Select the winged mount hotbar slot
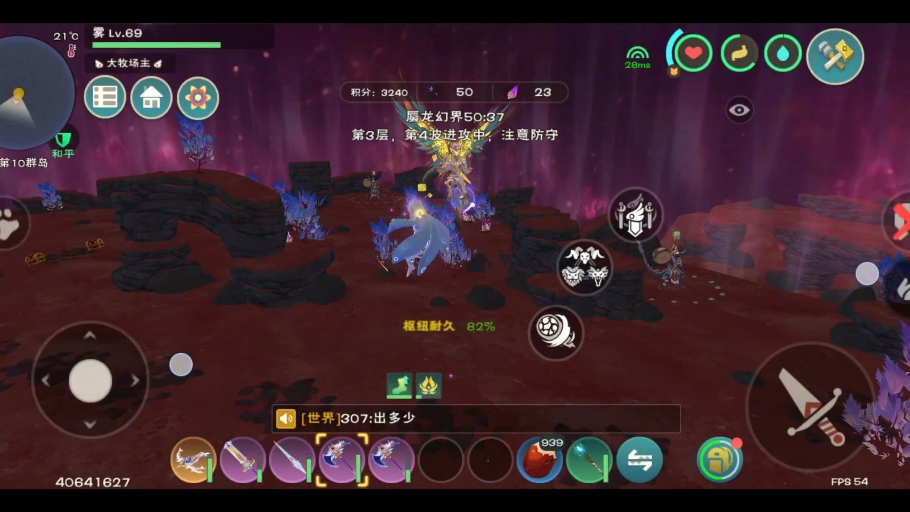The width and height of the screenshot is (910, 512). [x=194, y=460]
